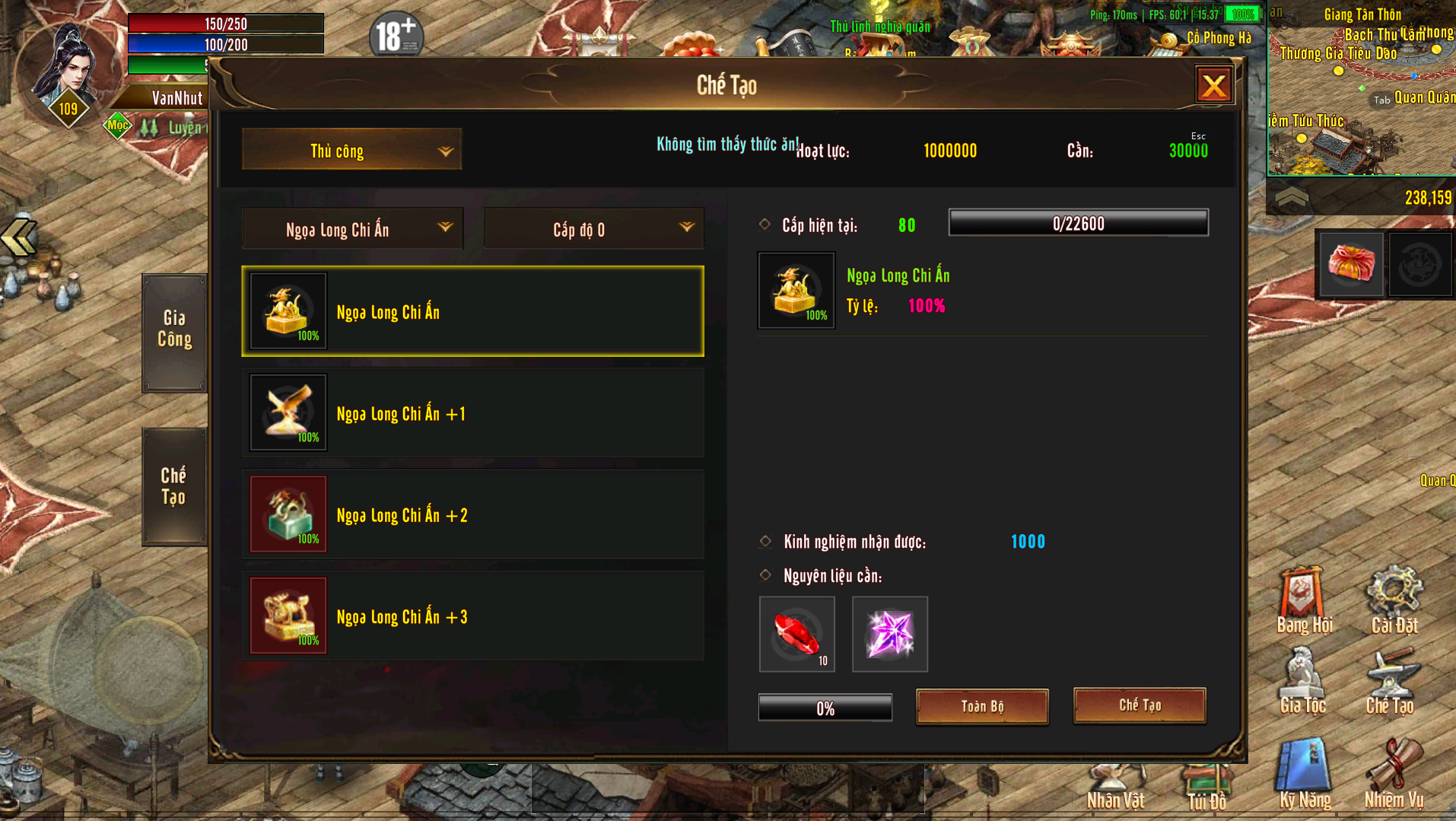The image size is (1456, 821).
Task: Click the Toàn Bộ craft-all button
Action: coord(982,707)
